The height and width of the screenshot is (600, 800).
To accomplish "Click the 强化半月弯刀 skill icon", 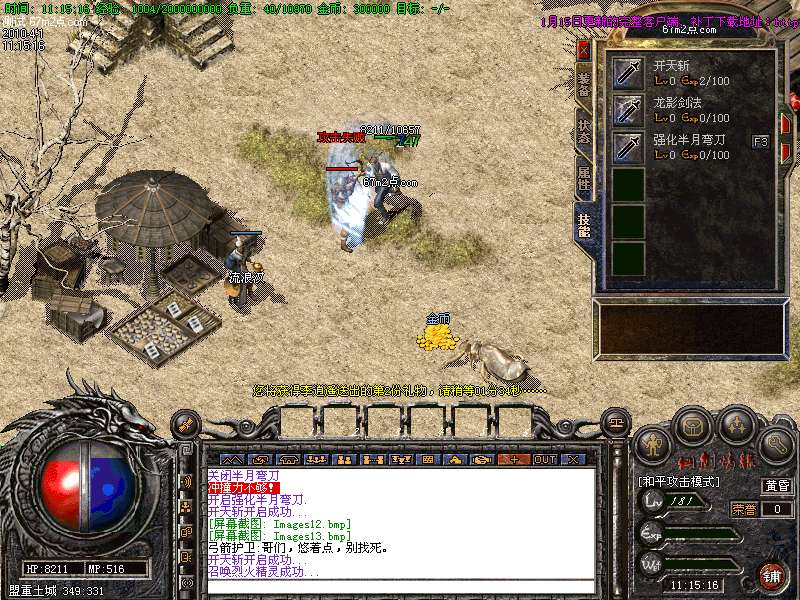I will [x=628, y=147].
